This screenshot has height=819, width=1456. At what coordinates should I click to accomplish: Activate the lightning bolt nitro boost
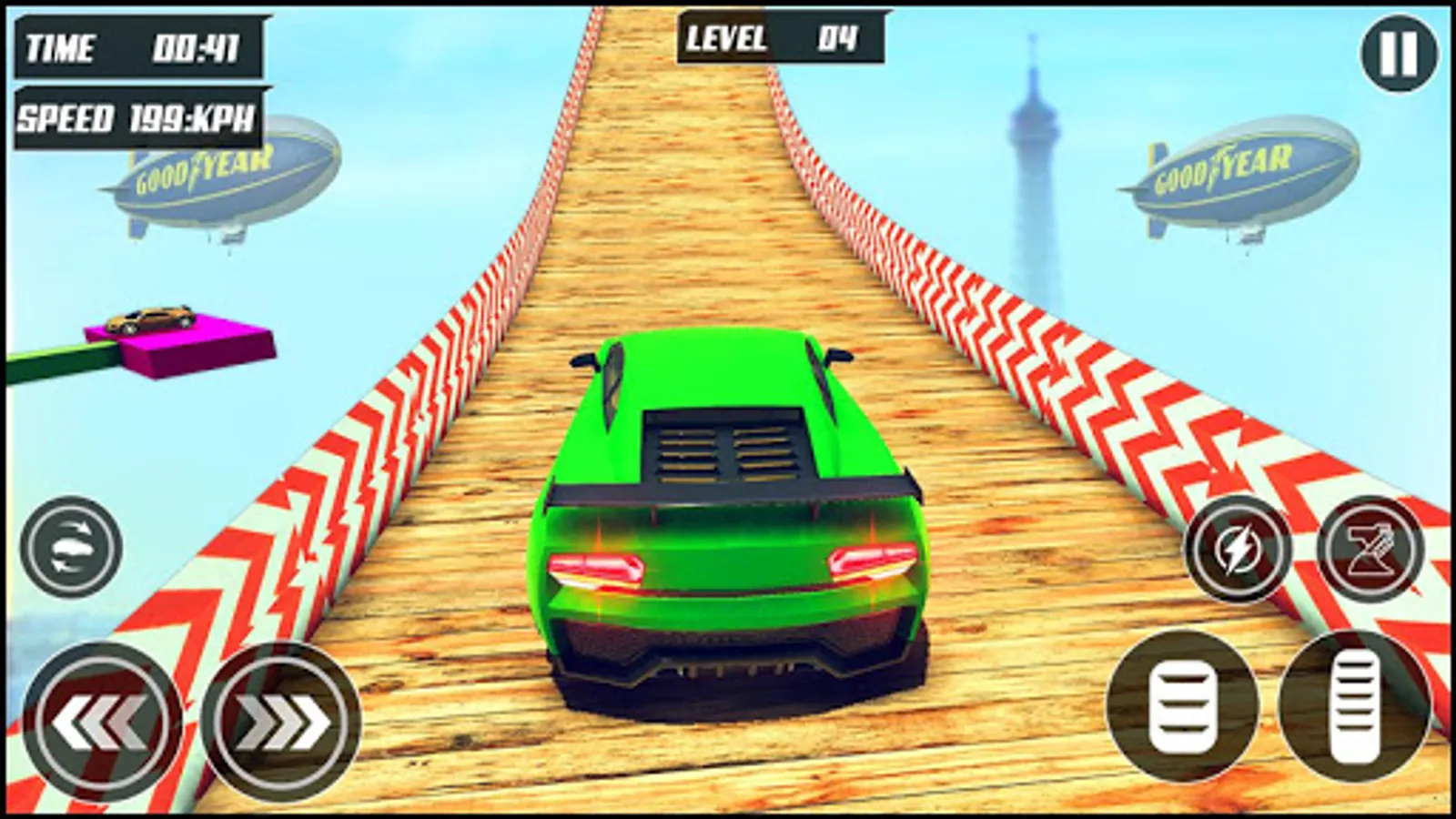(x=1237, y=549)
